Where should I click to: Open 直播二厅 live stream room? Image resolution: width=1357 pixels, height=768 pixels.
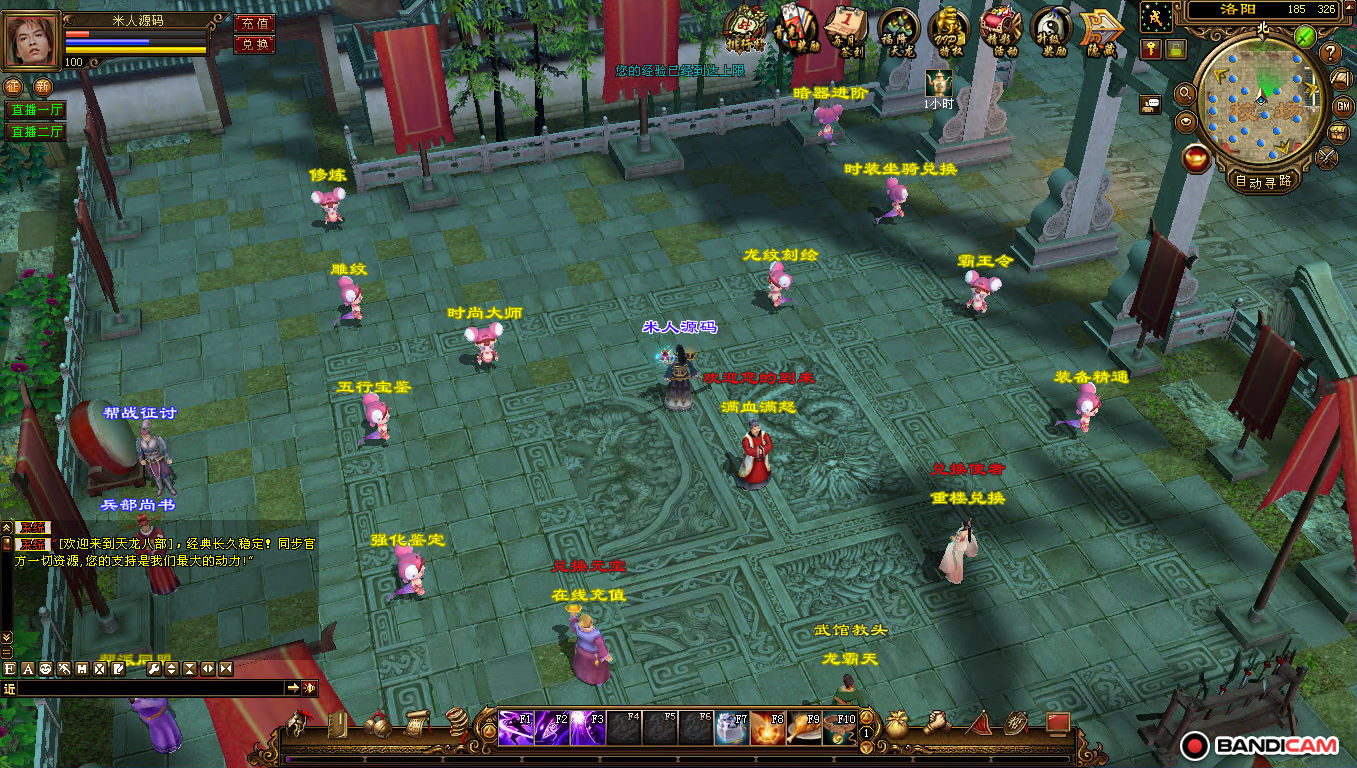36,131
